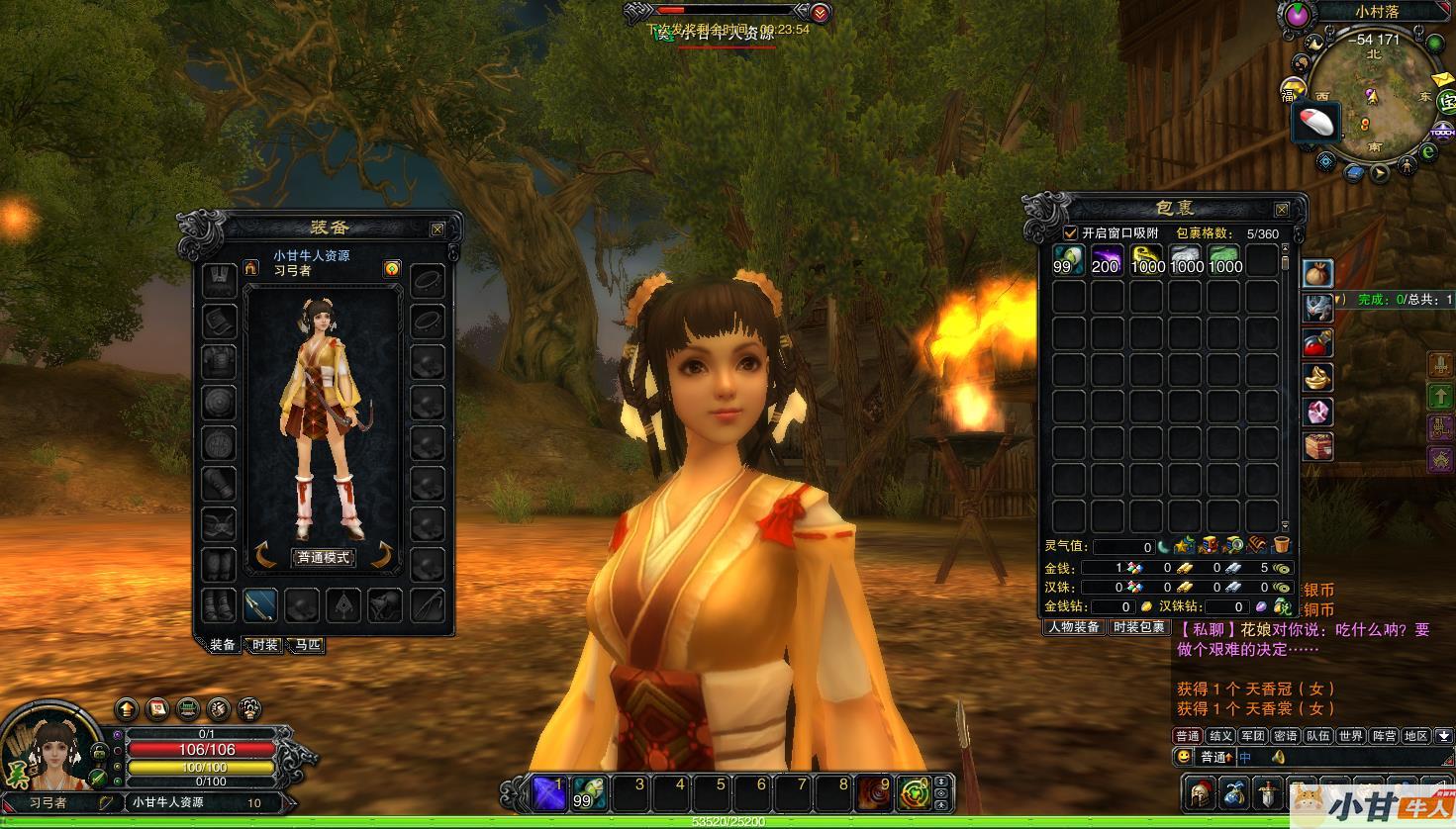Open the helmet icon in bottom menu

coord(1199,792)
